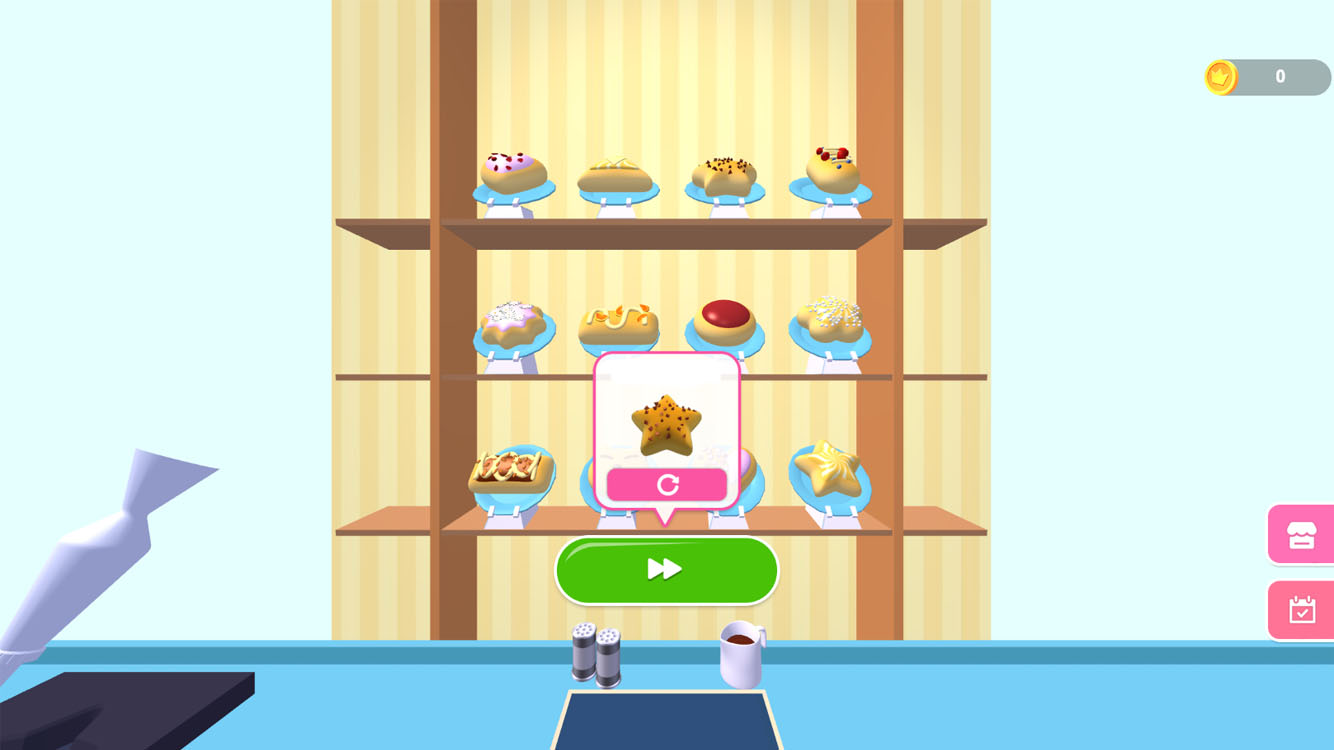This screenshot has width=1334, height=750.
Task: Open the shop via storefront icon
Action: [x=1300, y=534]
